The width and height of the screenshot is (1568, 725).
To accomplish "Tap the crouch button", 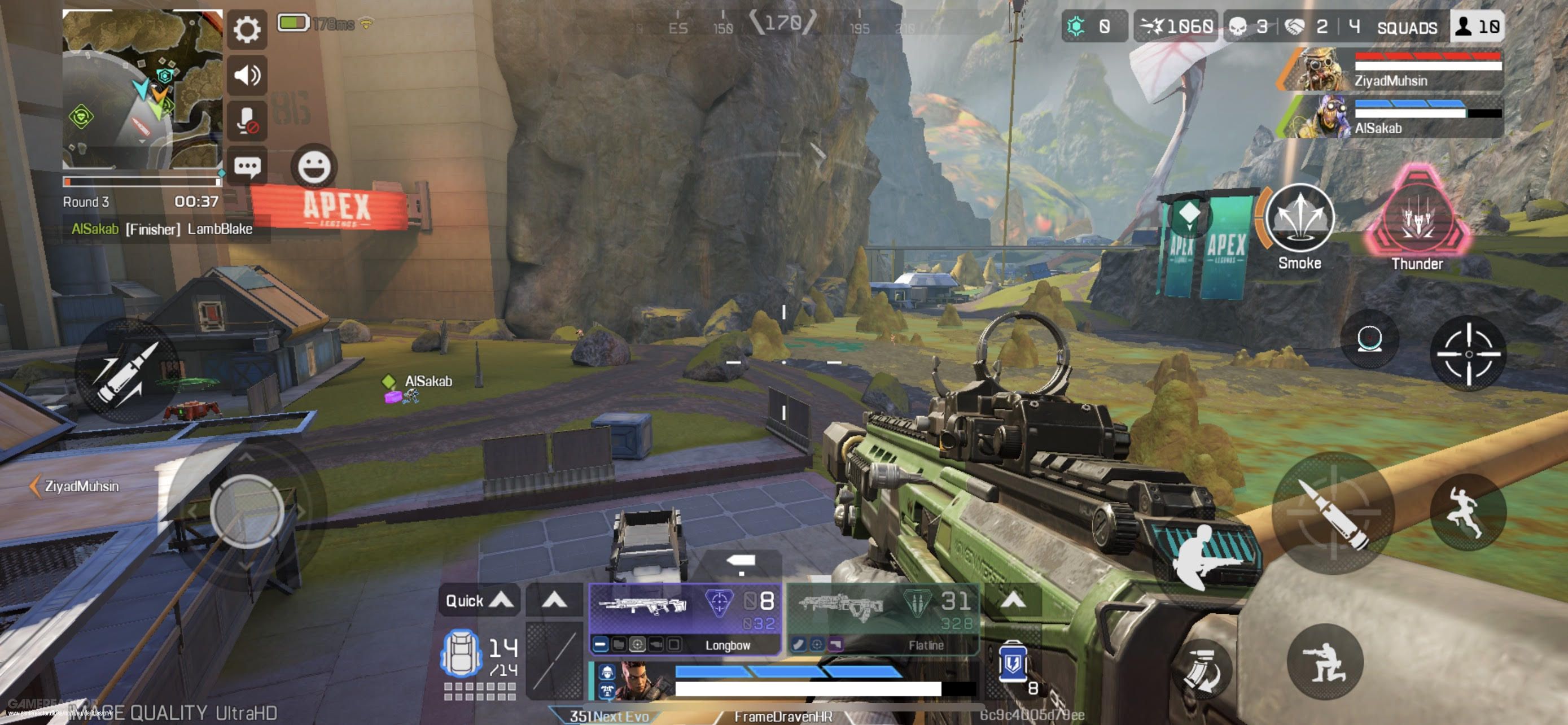I will (1325, 662).
